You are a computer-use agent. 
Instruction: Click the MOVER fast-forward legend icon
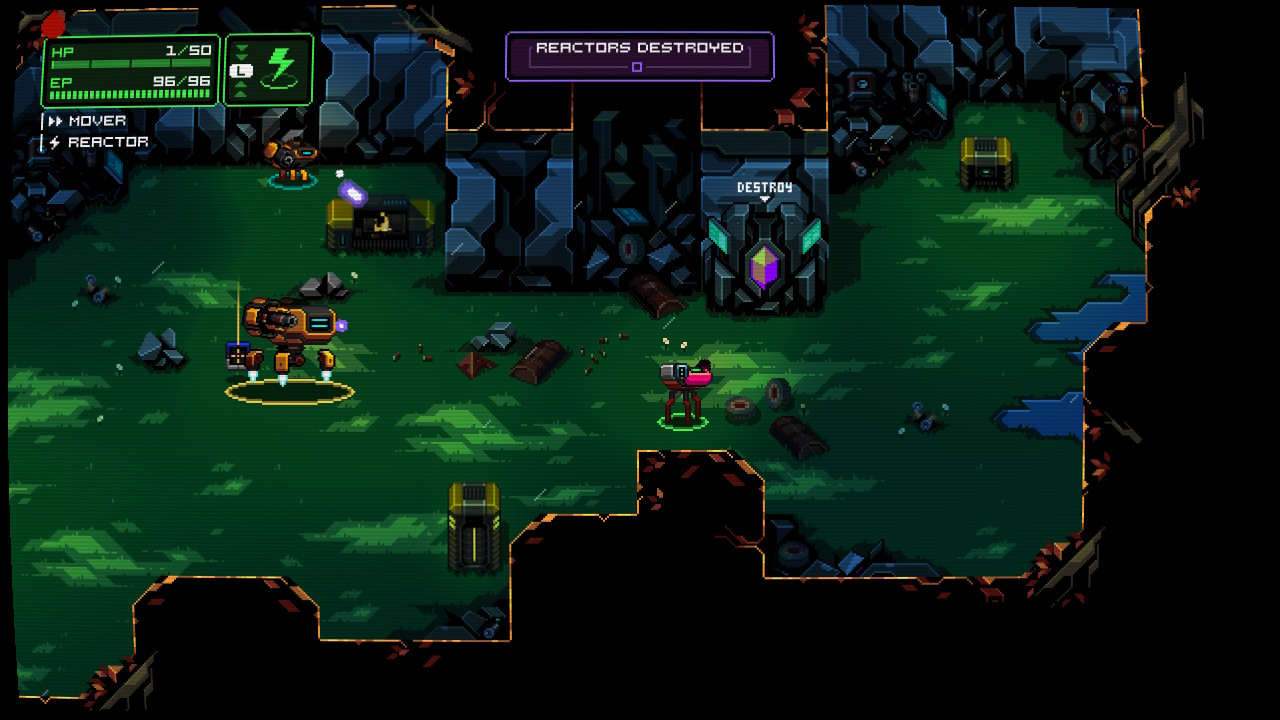[x=57, y=120]
